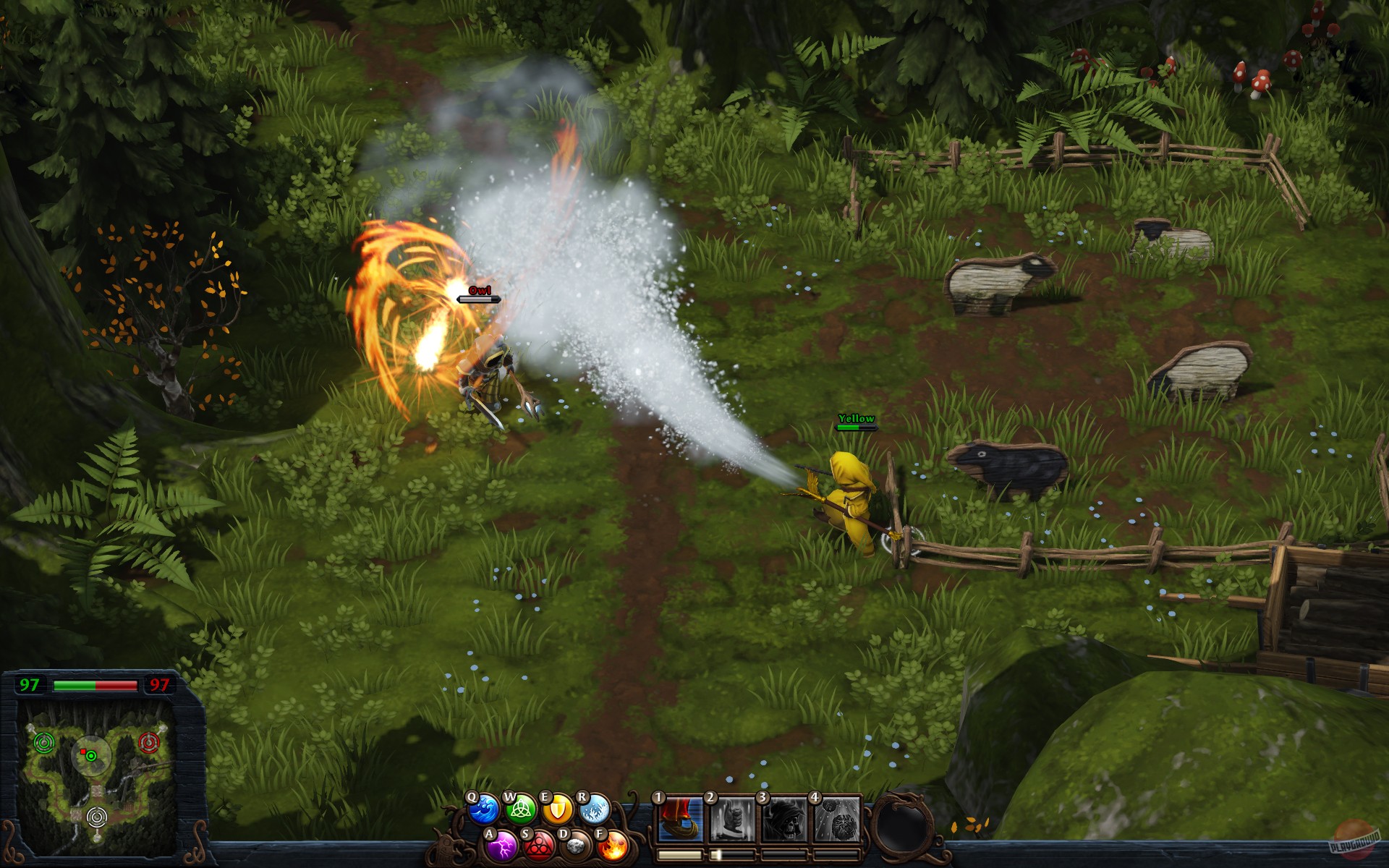Select the green Life element
Image resolution: width=1389 pixels, height=868 pixels.
pyautogui.click(x=521, y=811)
